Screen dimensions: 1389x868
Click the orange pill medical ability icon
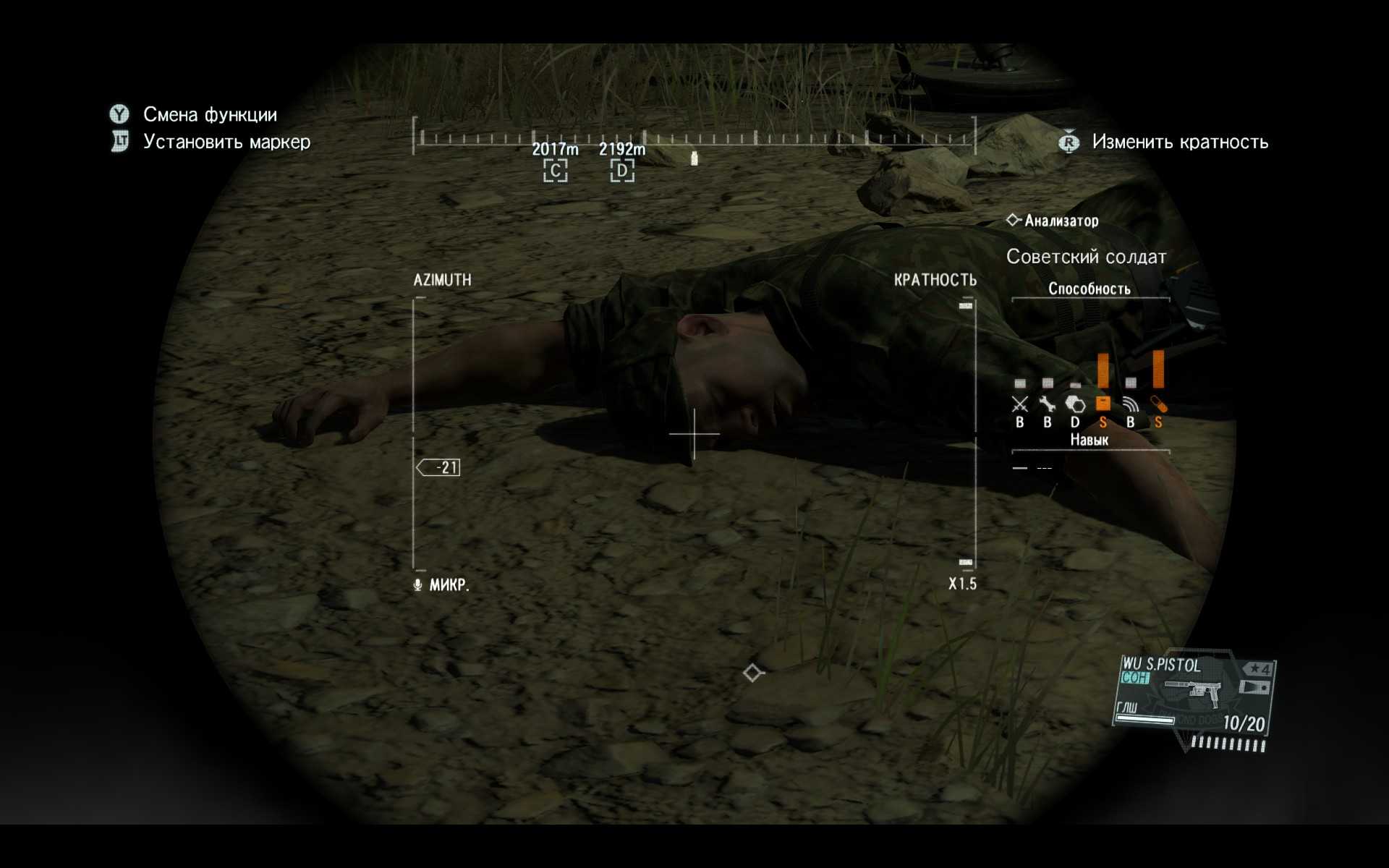[1158, 404]
